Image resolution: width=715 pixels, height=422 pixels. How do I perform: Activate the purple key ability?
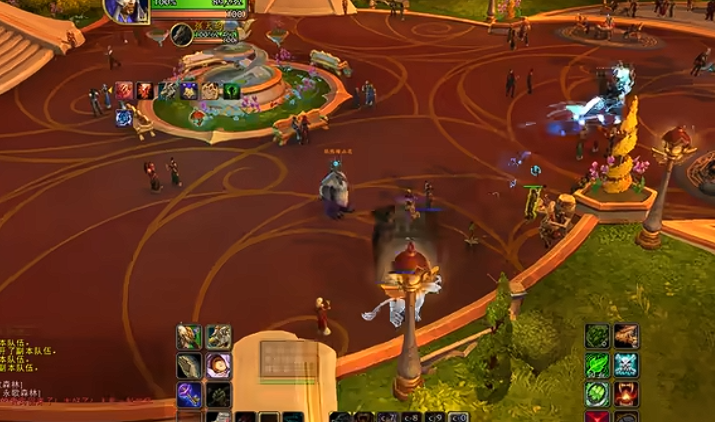pos(190,395)
